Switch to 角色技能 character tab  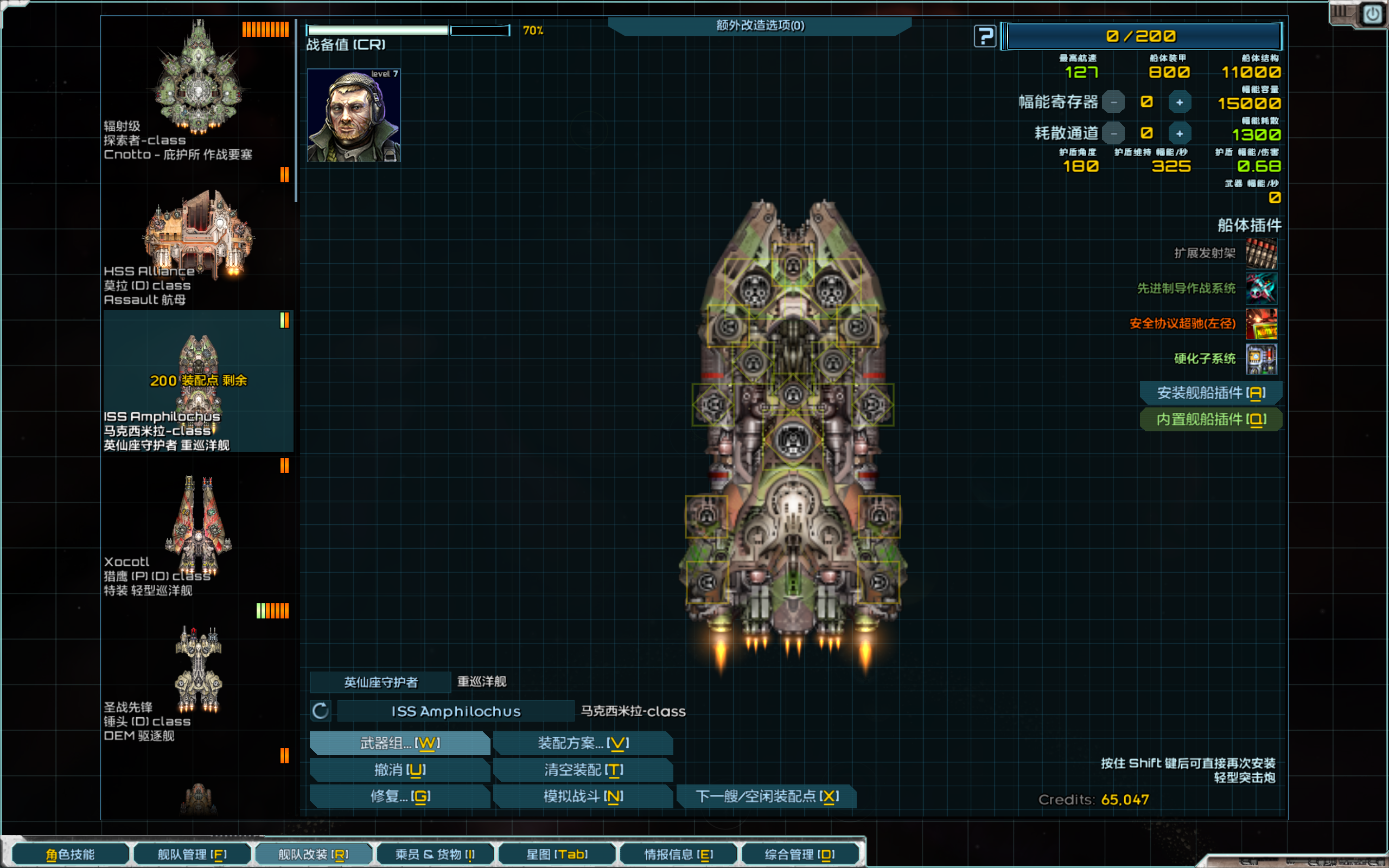point(70,854)
